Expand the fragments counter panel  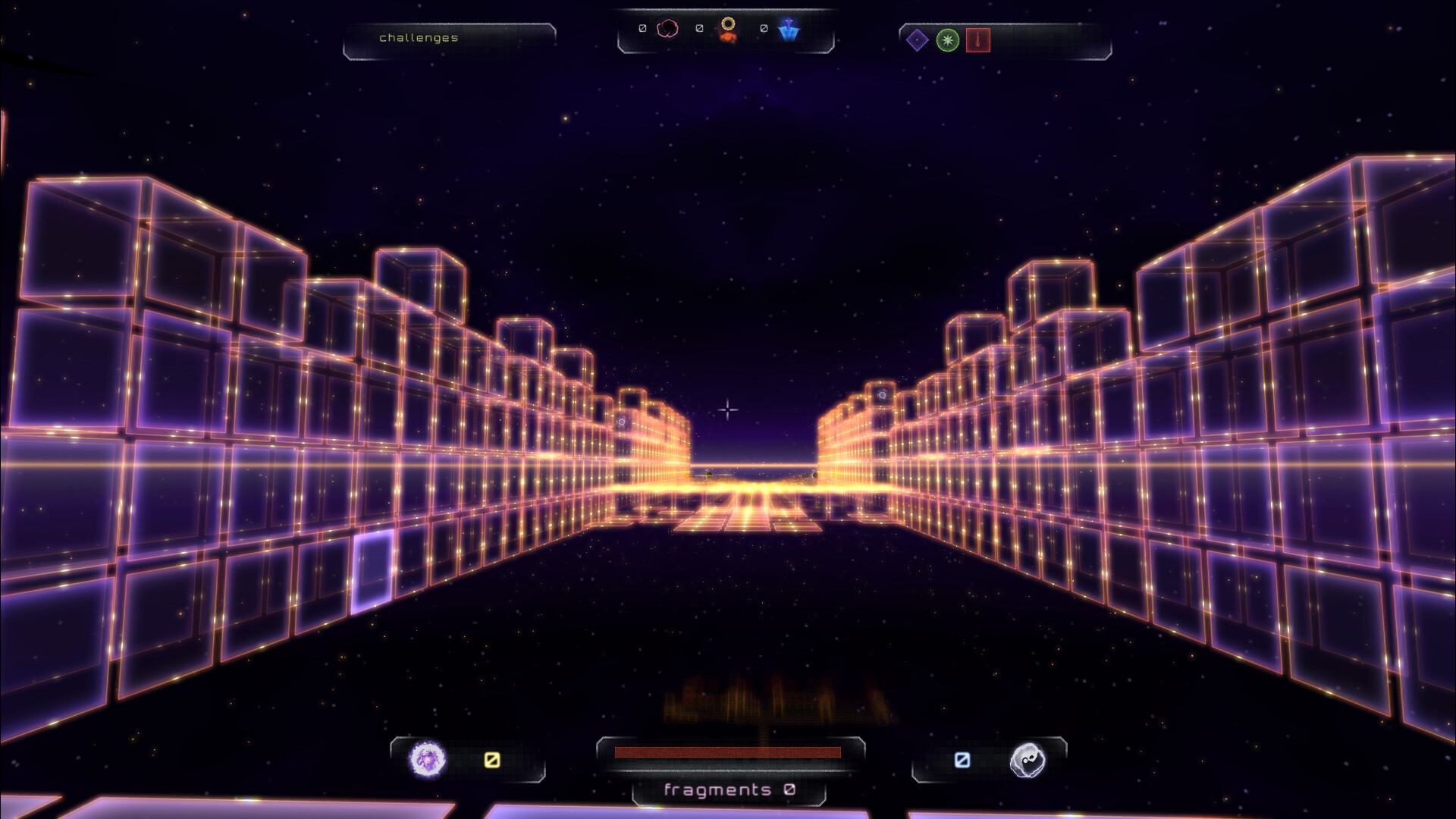[x=726, y=790]
